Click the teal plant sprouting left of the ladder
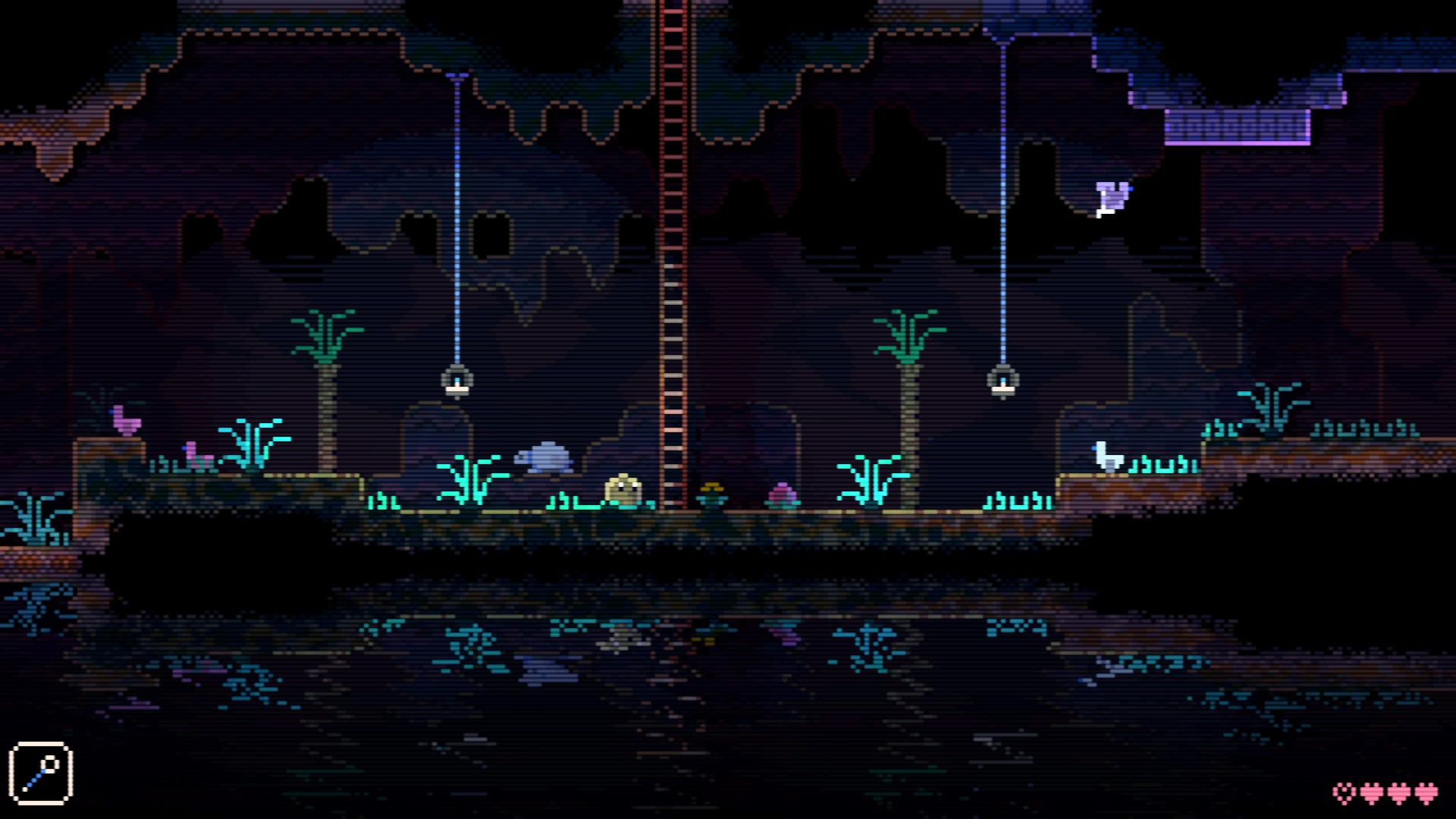The image size is (1456, 819). pyautogui.click(x=470, y=478)
